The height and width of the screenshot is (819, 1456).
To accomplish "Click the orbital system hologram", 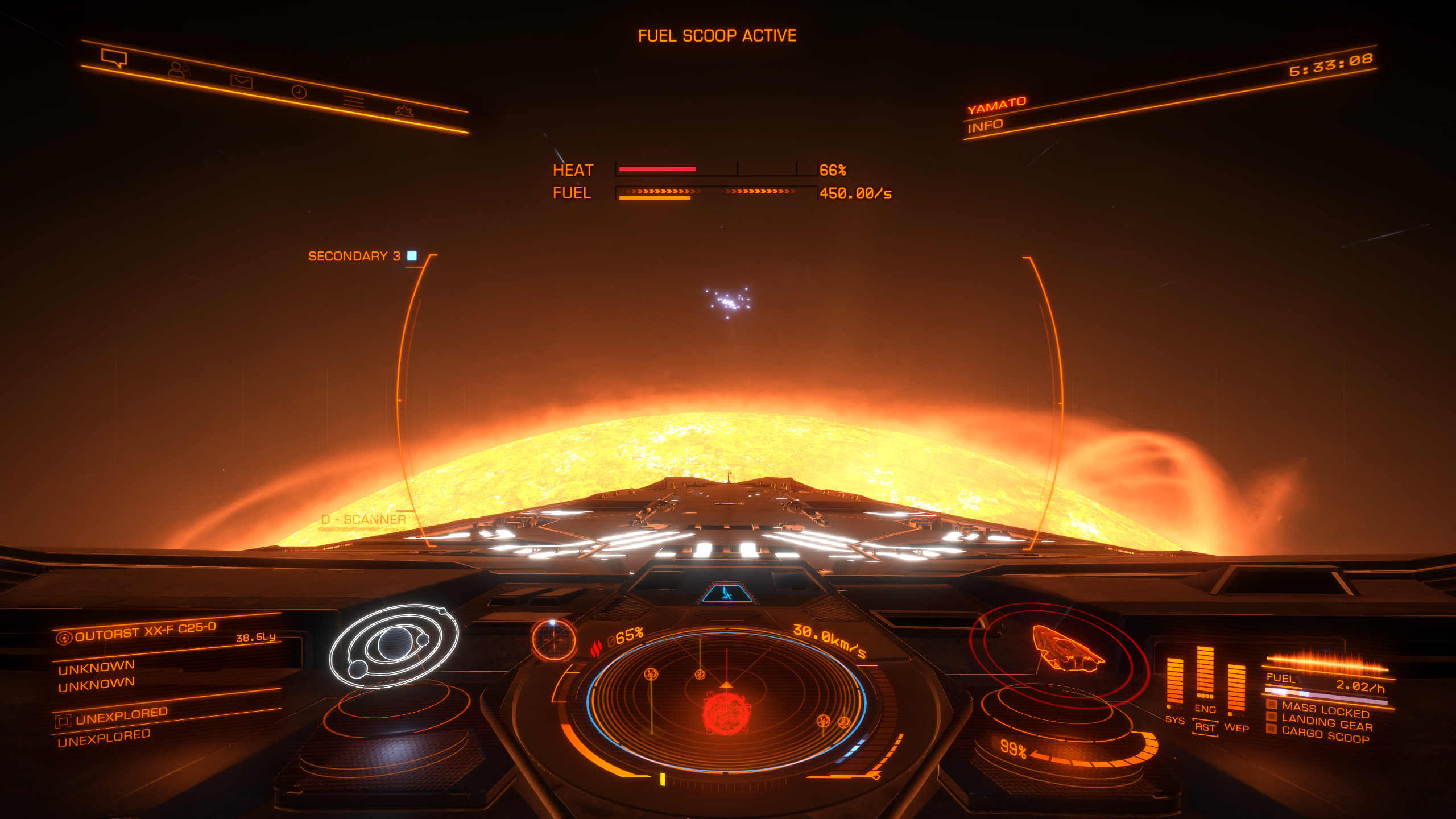I will [x=394, y=645].
